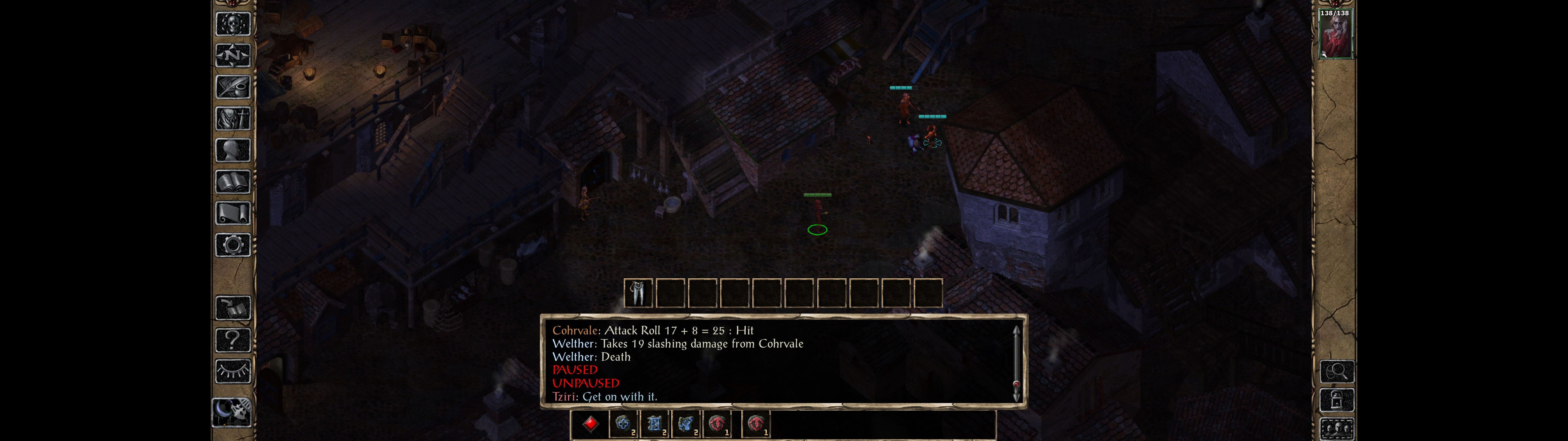
Task: Click the red gem cancel button
Action: tap(590, 424)
